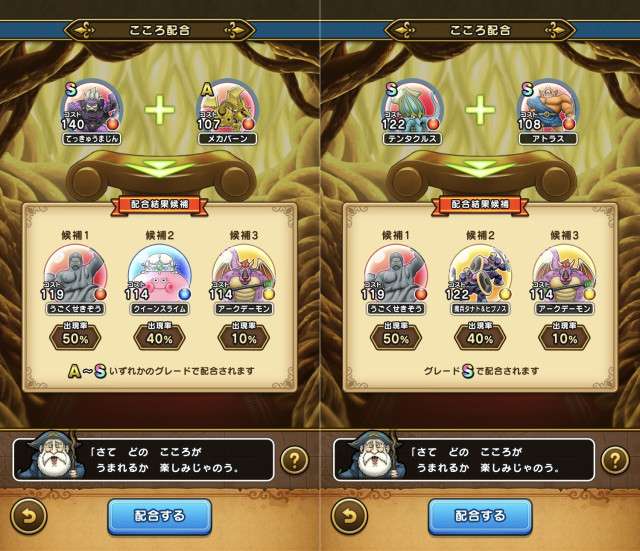
Task: Go back from the メカバーン blending screen
Action: pos(28,516)
